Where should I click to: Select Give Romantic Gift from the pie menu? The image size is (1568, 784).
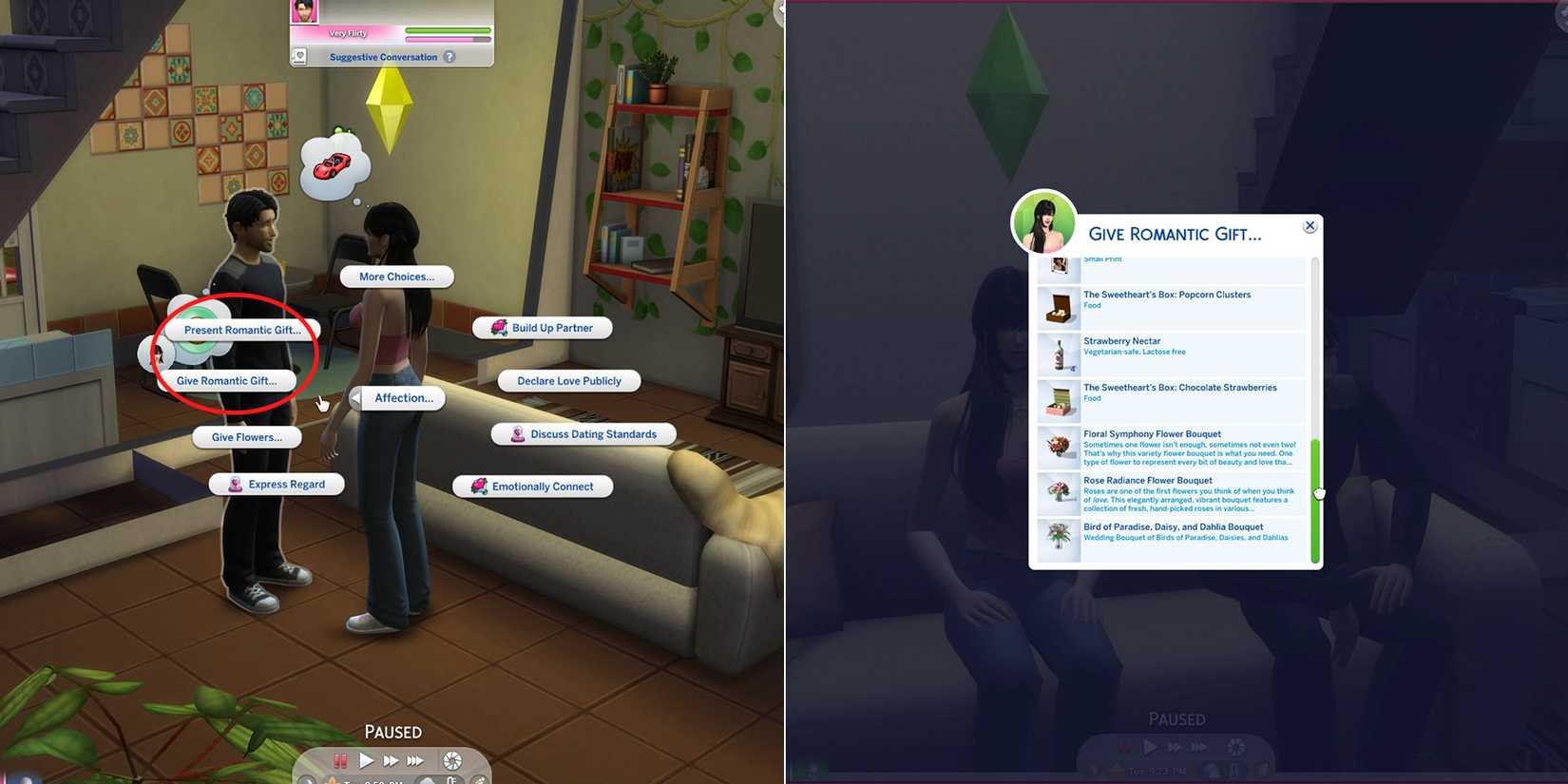pyautogui.click(x=227, y=380)
